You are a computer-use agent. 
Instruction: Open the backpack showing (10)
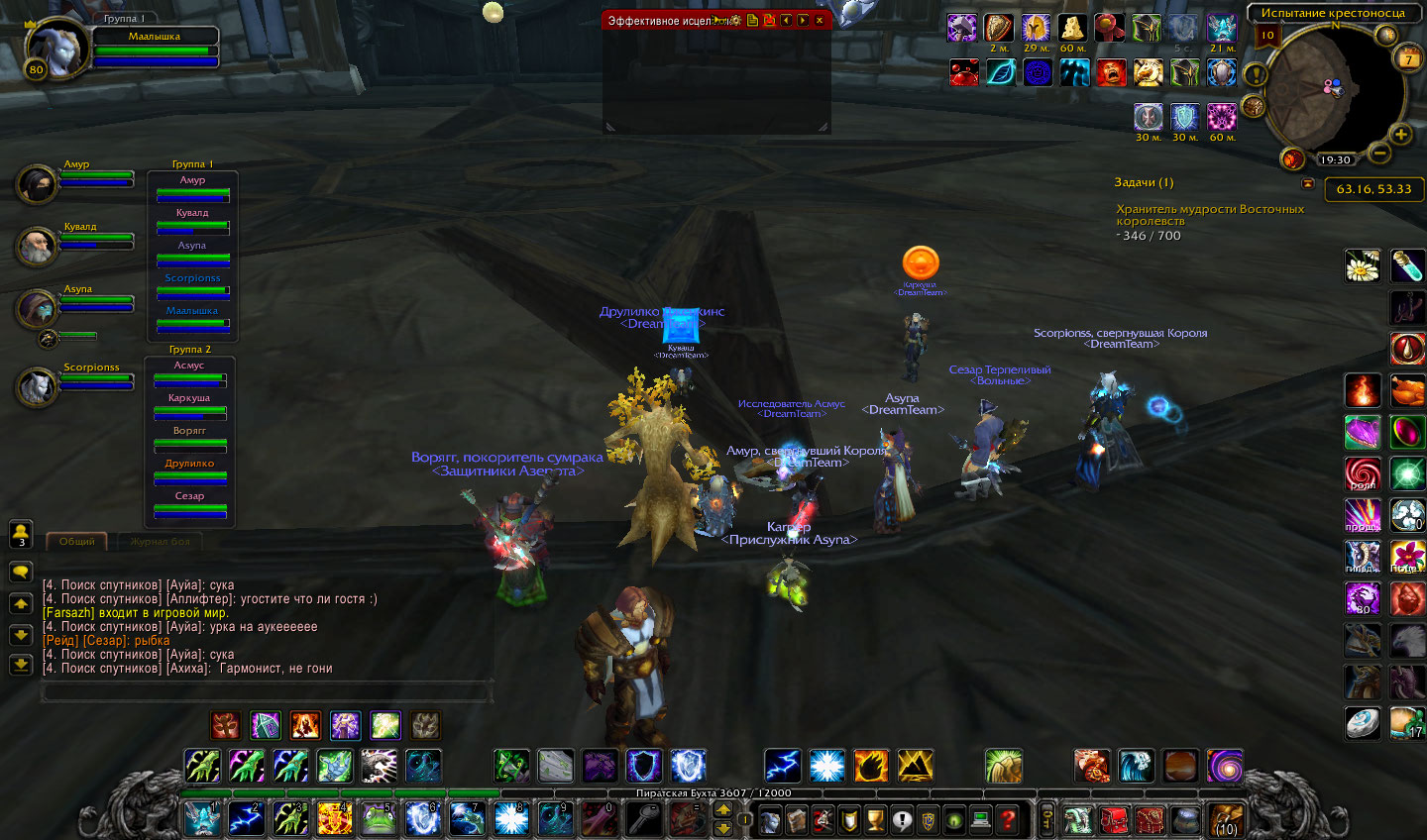[x=1225, y=819]
